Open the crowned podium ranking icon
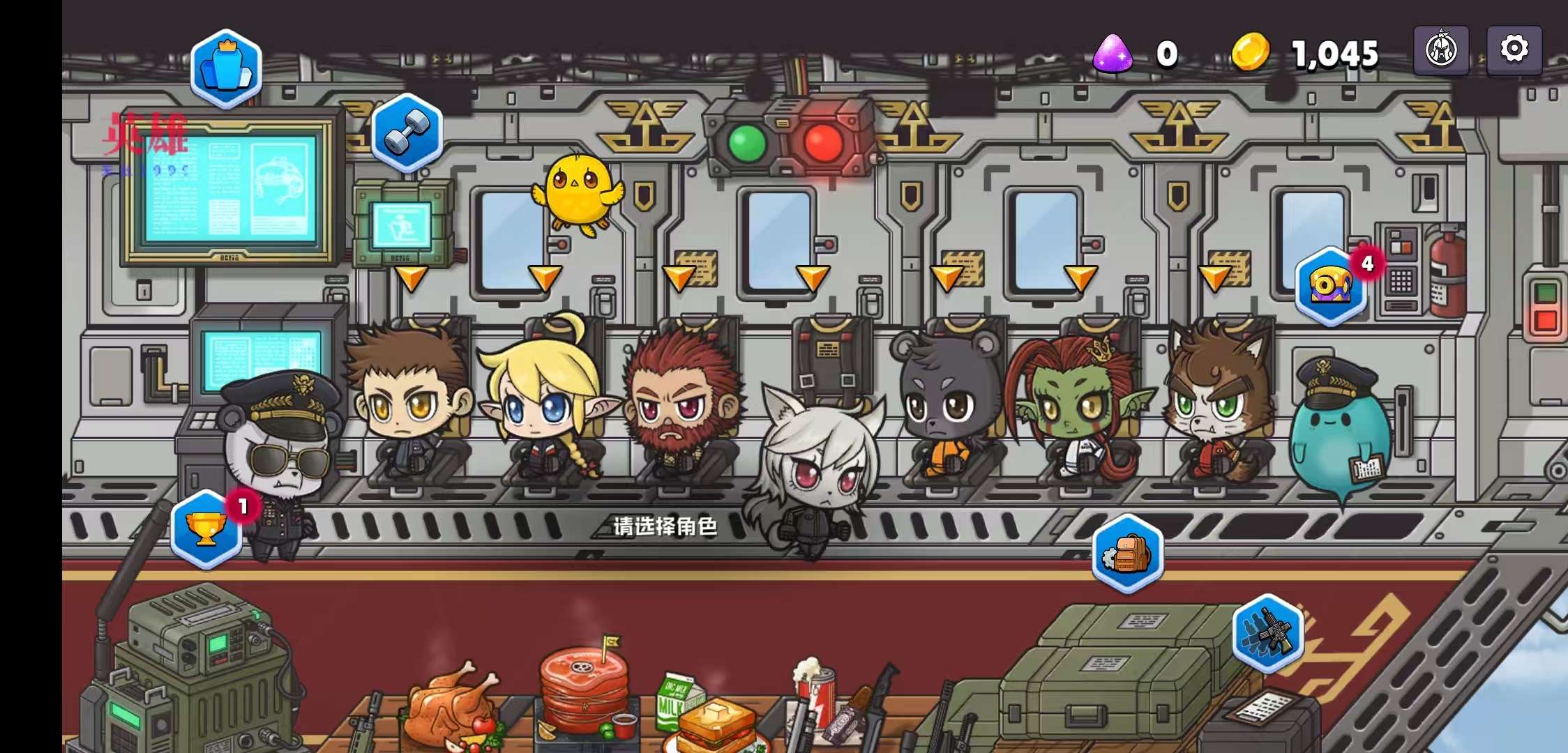 [226, 68]
